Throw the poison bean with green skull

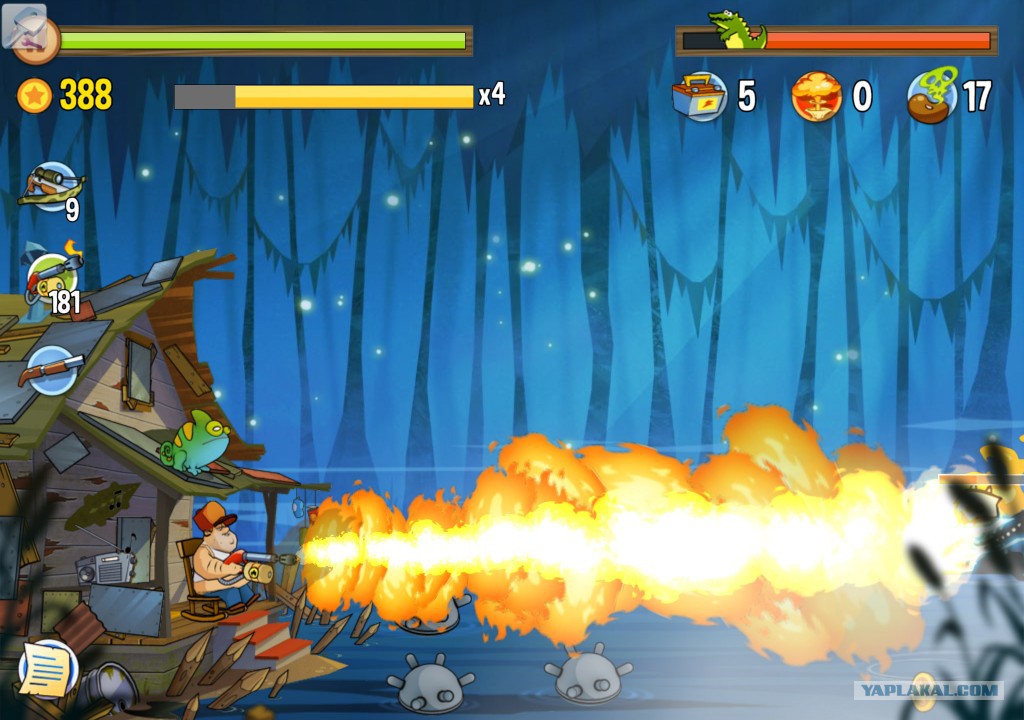click(x=933, y=96)
